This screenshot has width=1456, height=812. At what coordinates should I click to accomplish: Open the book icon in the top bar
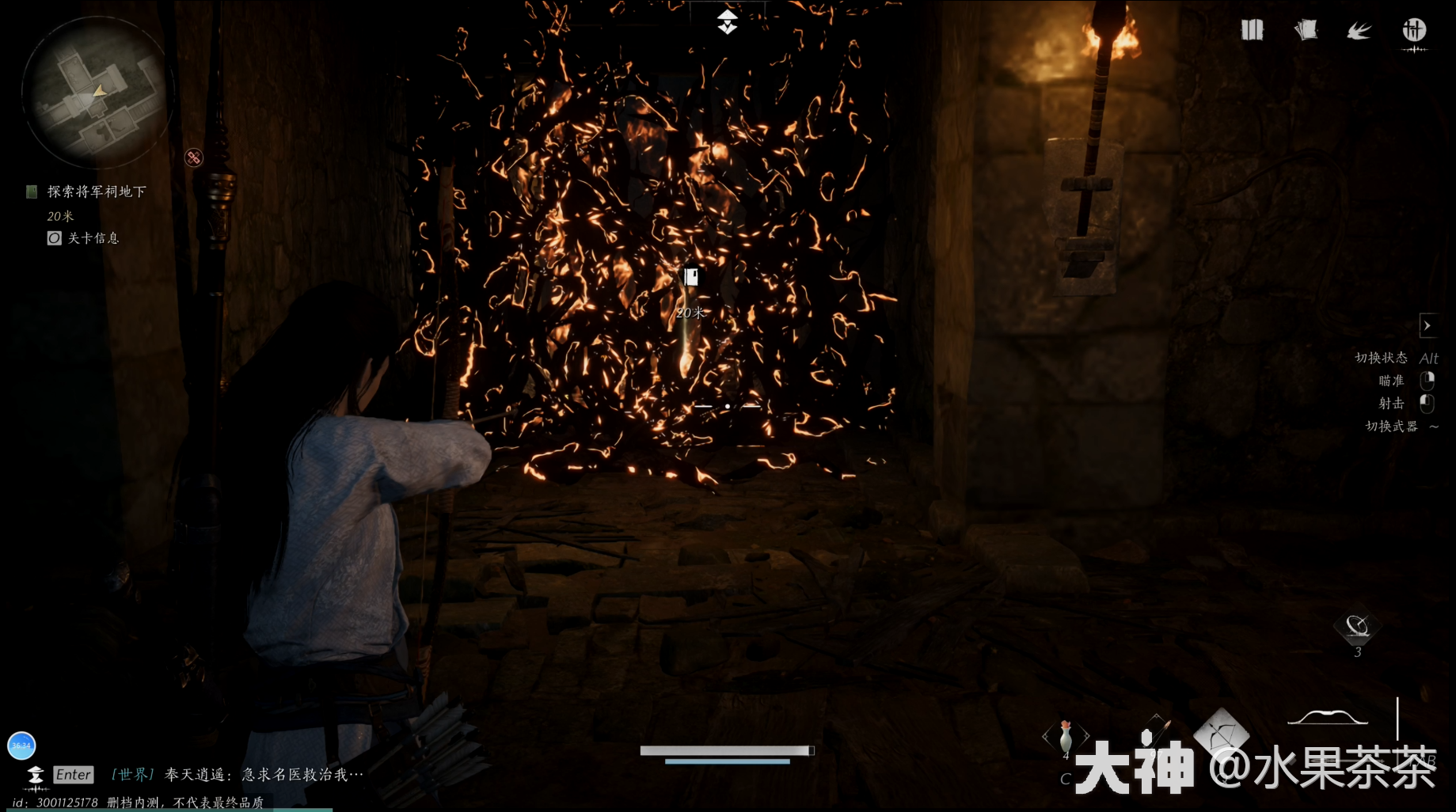1252,31
